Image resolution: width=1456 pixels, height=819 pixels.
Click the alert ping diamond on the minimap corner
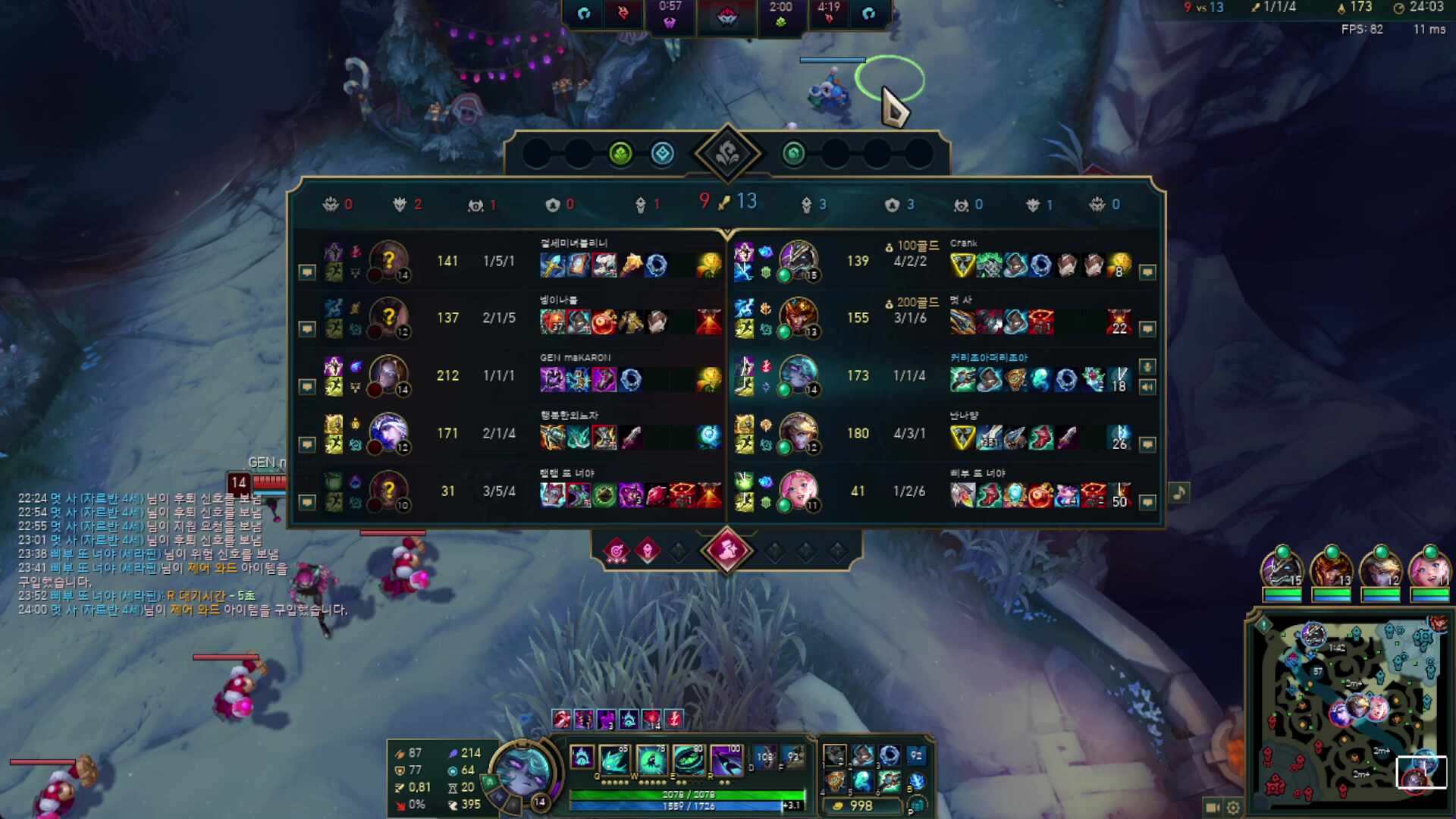click(1263, 625)
